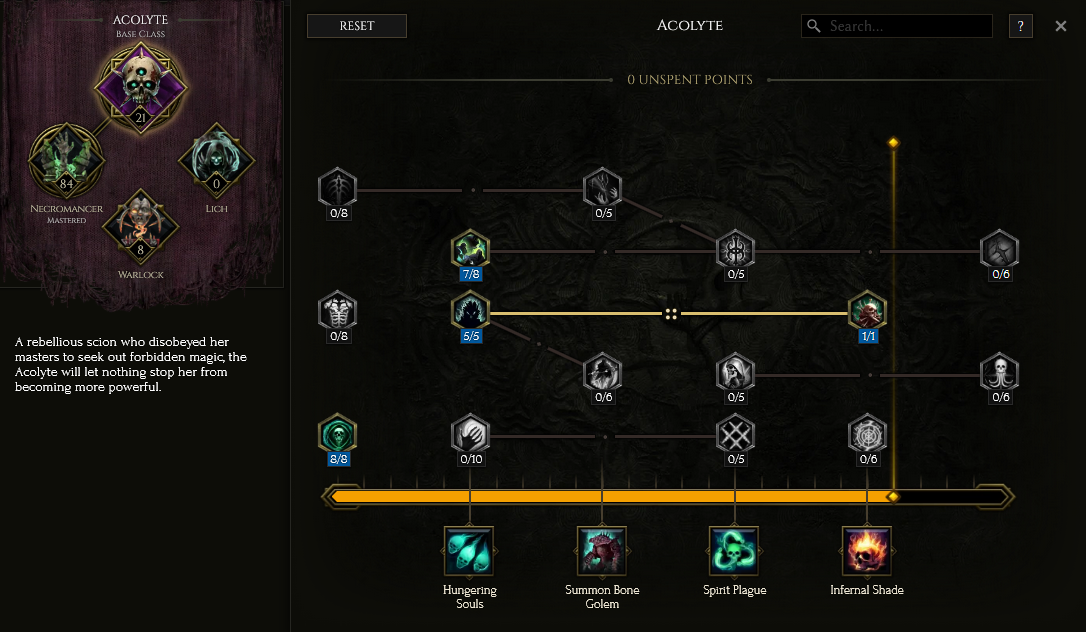This screenshot has width=1086, height=632.
Task: Select the green skull node with 8/8
Action: 337,434
